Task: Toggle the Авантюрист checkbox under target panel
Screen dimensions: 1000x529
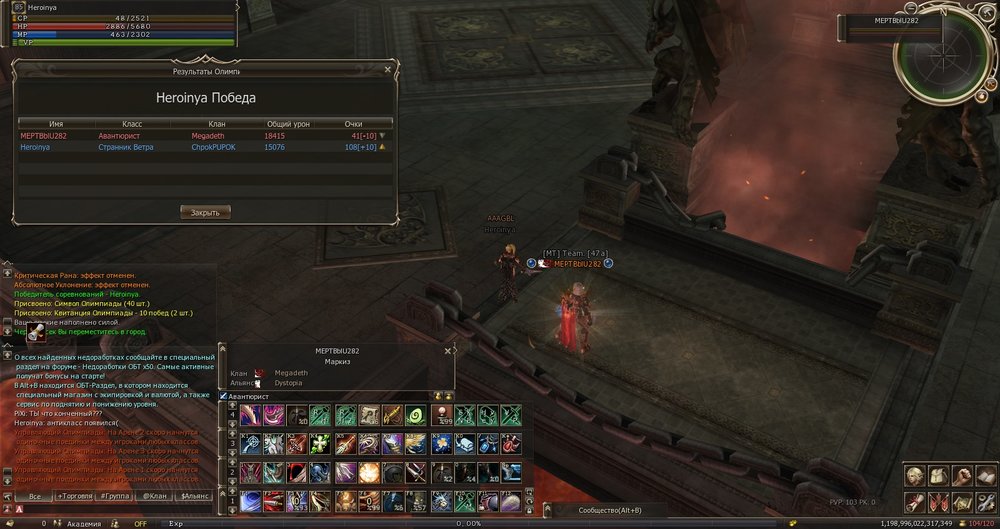Action: pos(223,397)
